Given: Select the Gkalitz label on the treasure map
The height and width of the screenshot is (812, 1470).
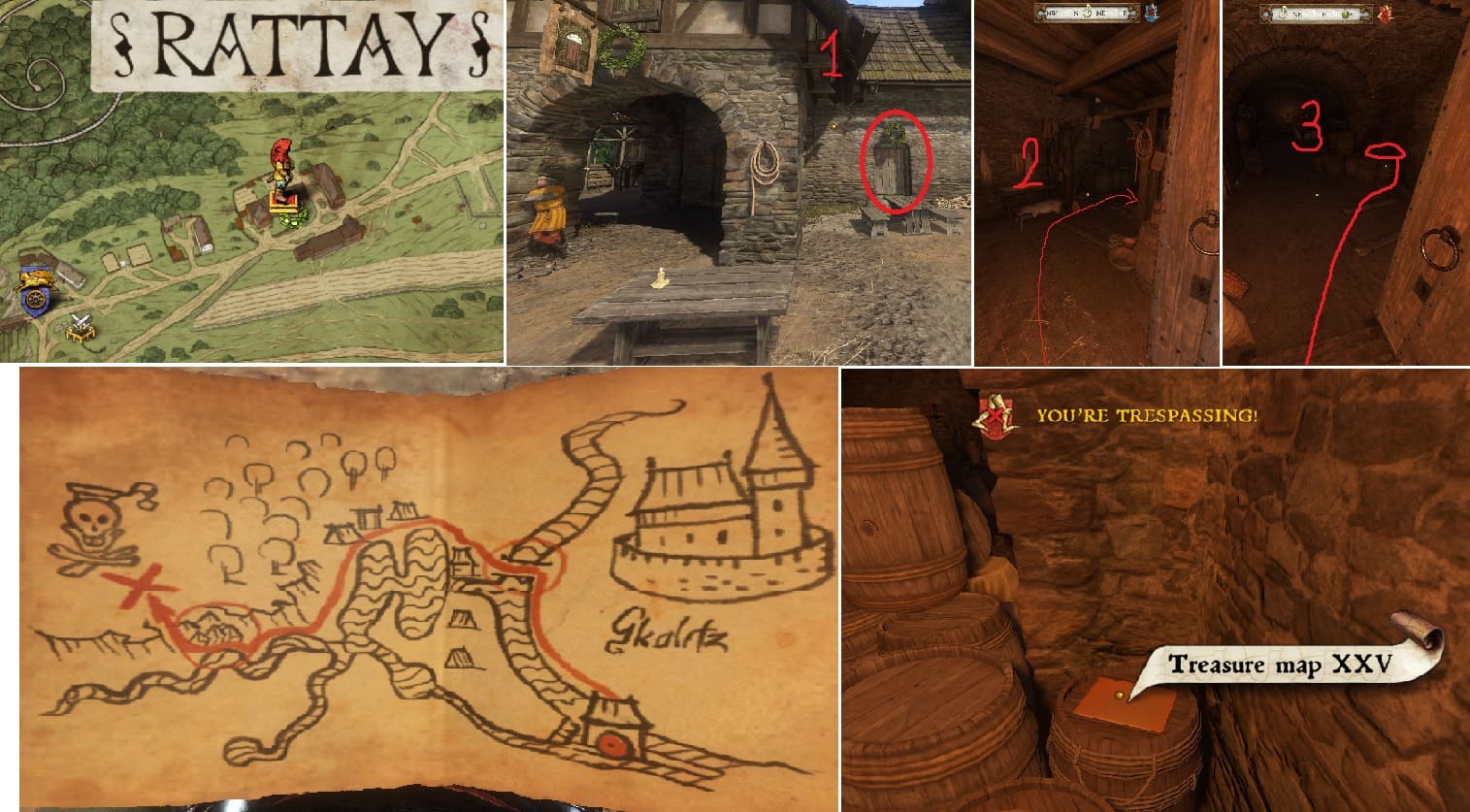Looking at the screenshot, I should pyautogui.click(x=671, y=633).
